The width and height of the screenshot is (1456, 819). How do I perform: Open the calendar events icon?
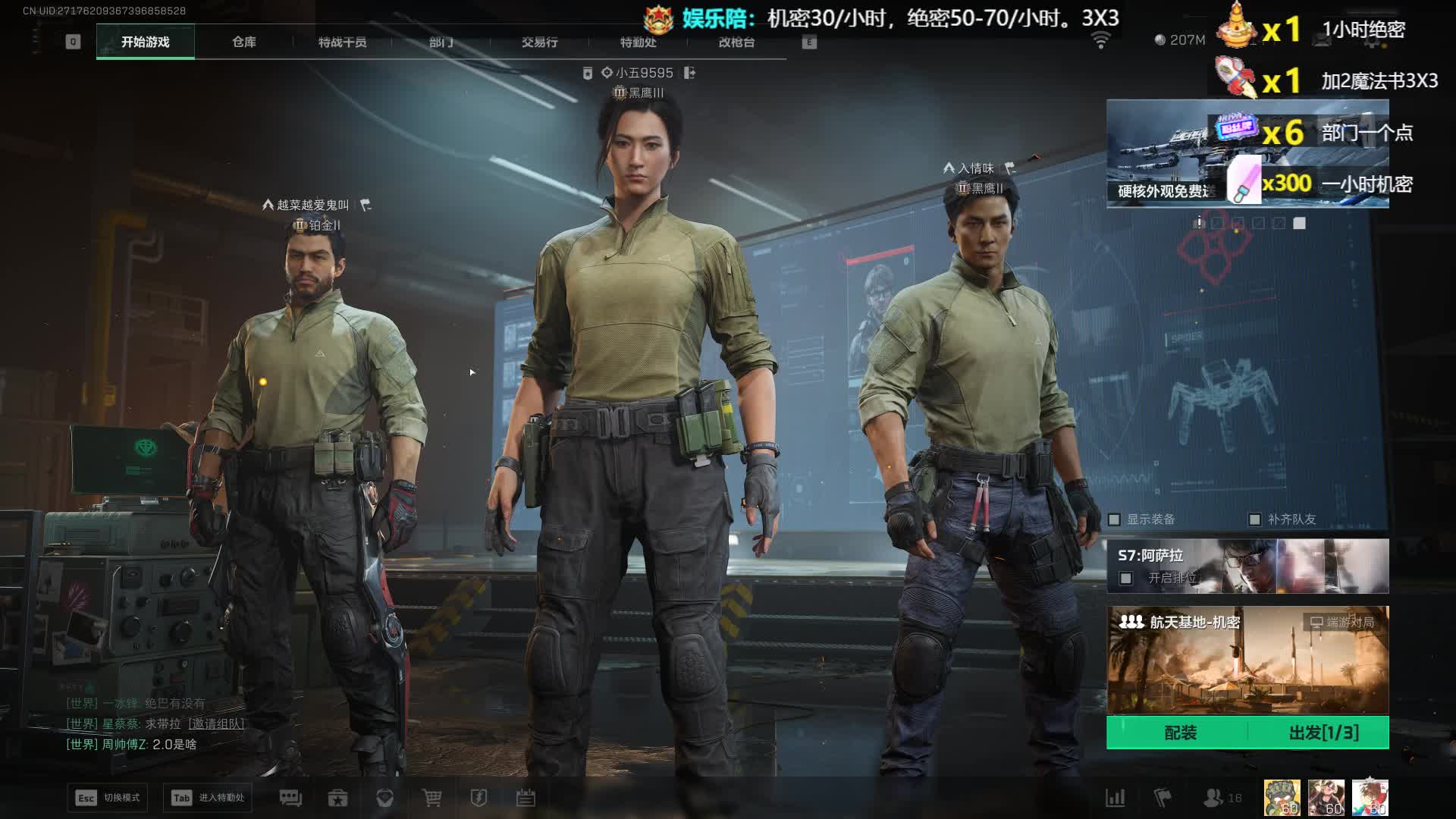pos(526,798)
